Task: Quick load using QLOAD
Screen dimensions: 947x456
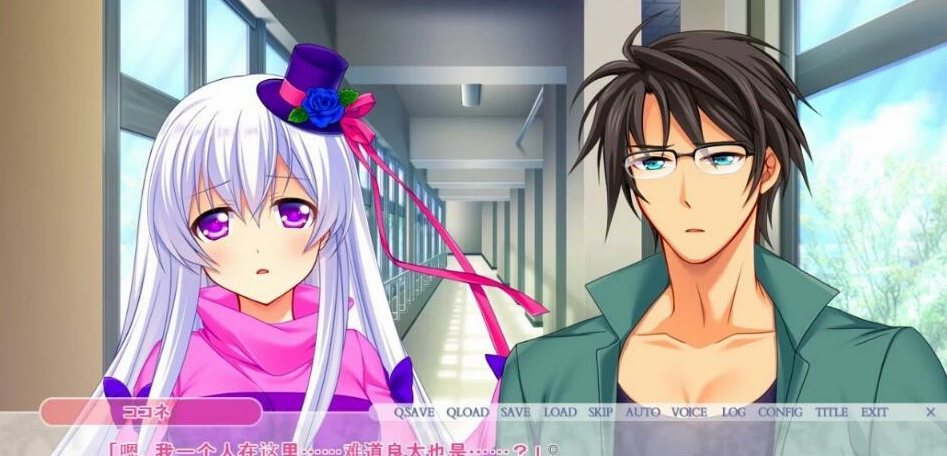Action: 467,412
